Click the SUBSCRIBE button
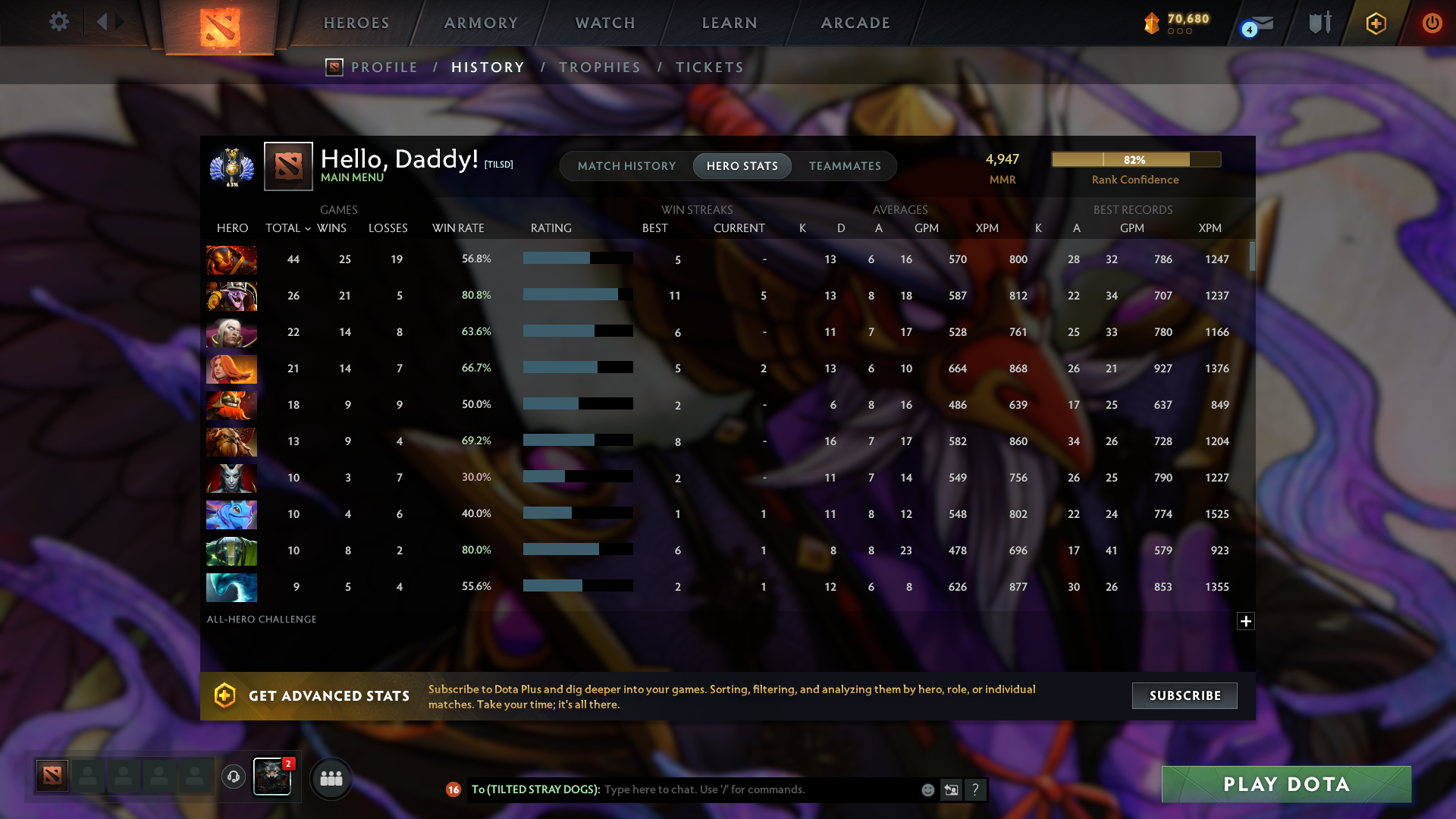Image resolution: width=1456 pixels, height=819 pixels. click(x=1184, y=695)
